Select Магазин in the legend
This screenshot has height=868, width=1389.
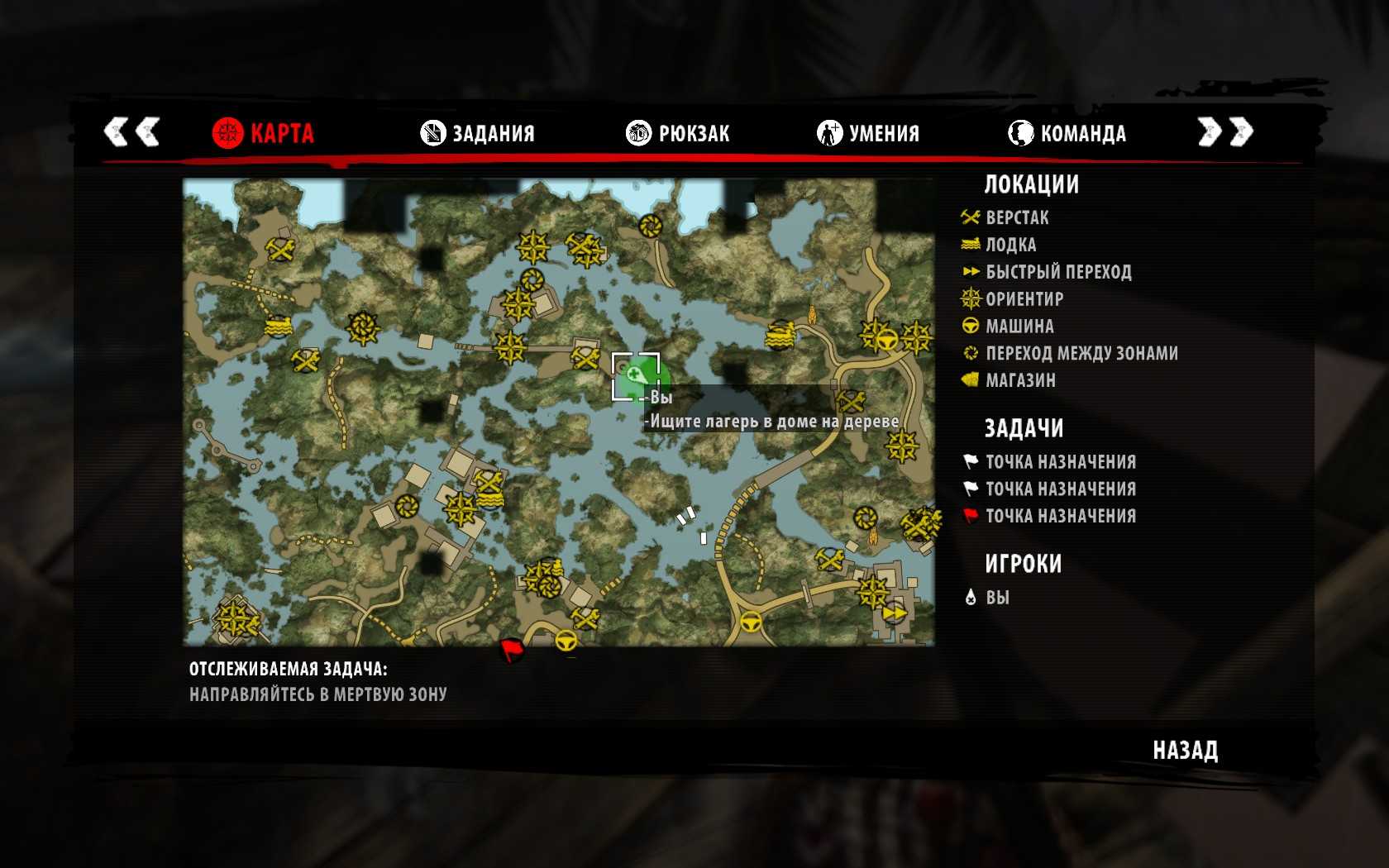click(x=1019, y=380)
